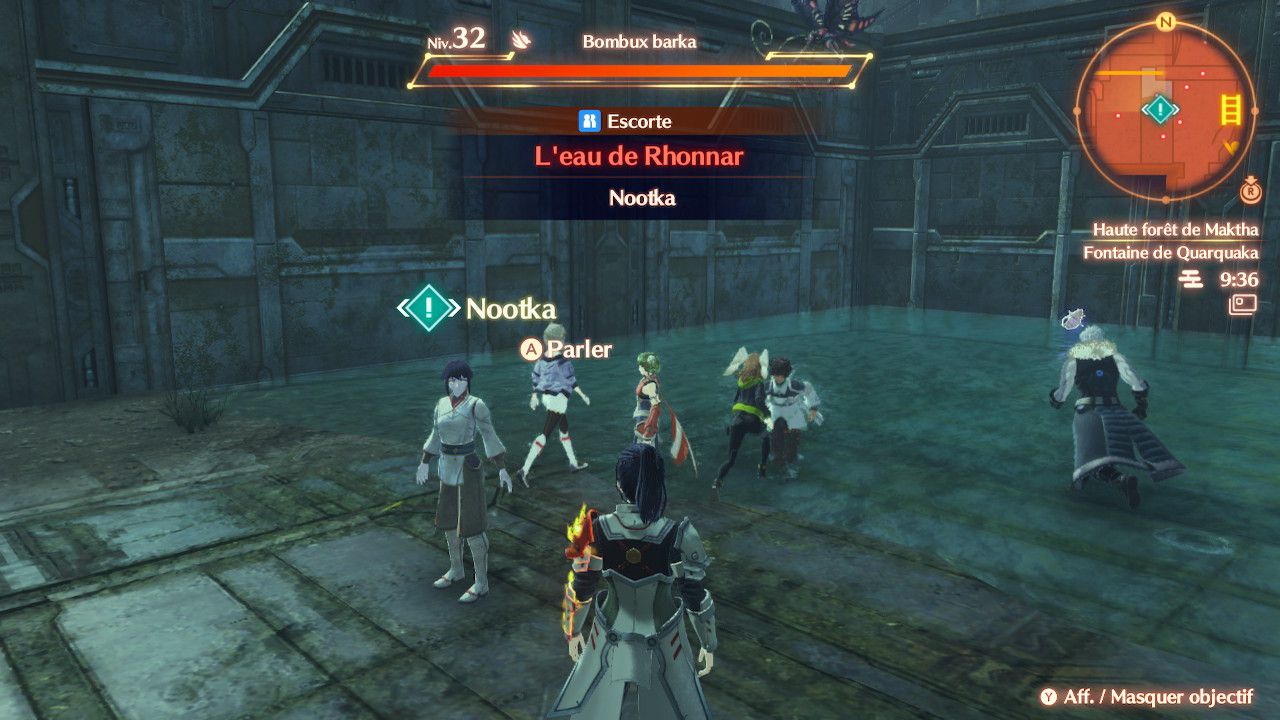Open the circular minimap
This screenshot has width=1280, height=720.
click(1165, 107)
